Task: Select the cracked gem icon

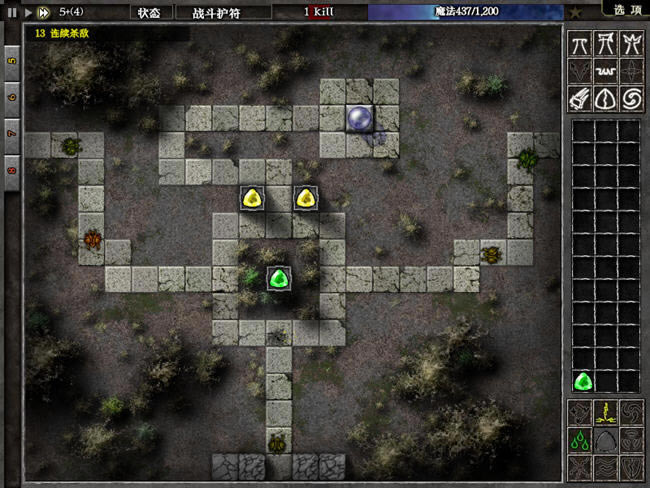Action: coord(606,99)
